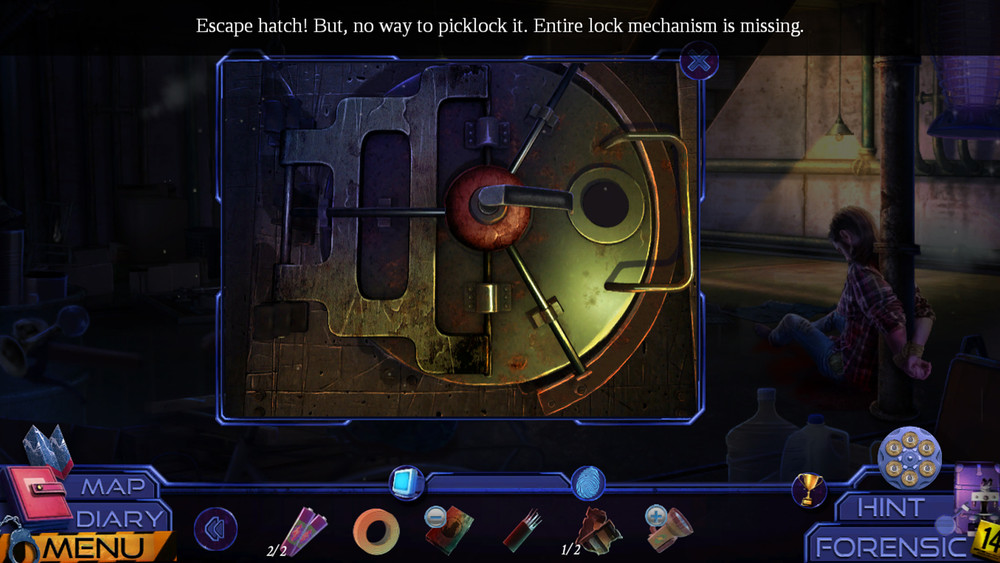The width and height of the screenshot is (1000, 563).
Task: Click the fingerprint icon on the bar
Action: coord(588,483)
